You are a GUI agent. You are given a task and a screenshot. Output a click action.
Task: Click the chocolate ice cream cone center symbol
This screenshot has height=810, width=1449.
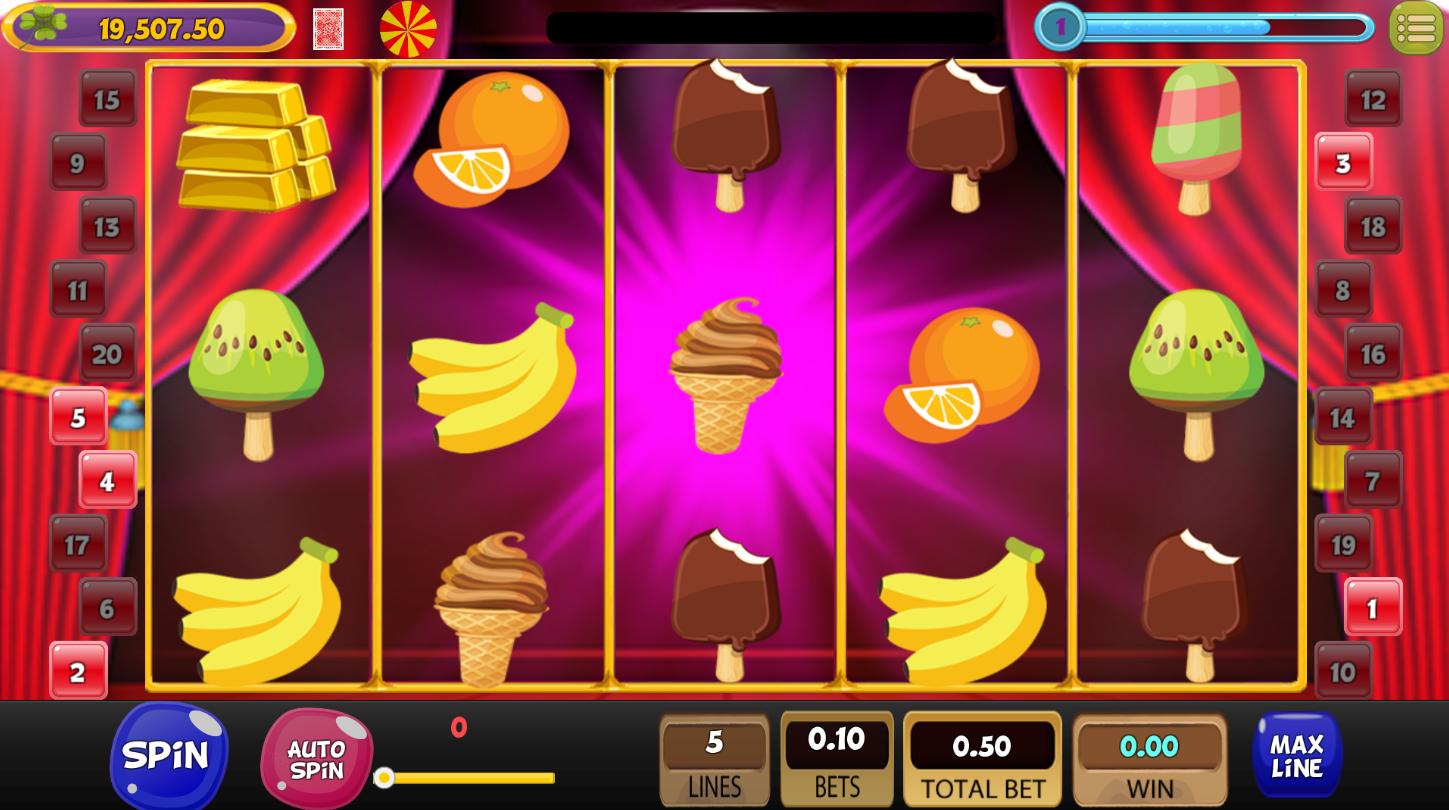[727, 375]
